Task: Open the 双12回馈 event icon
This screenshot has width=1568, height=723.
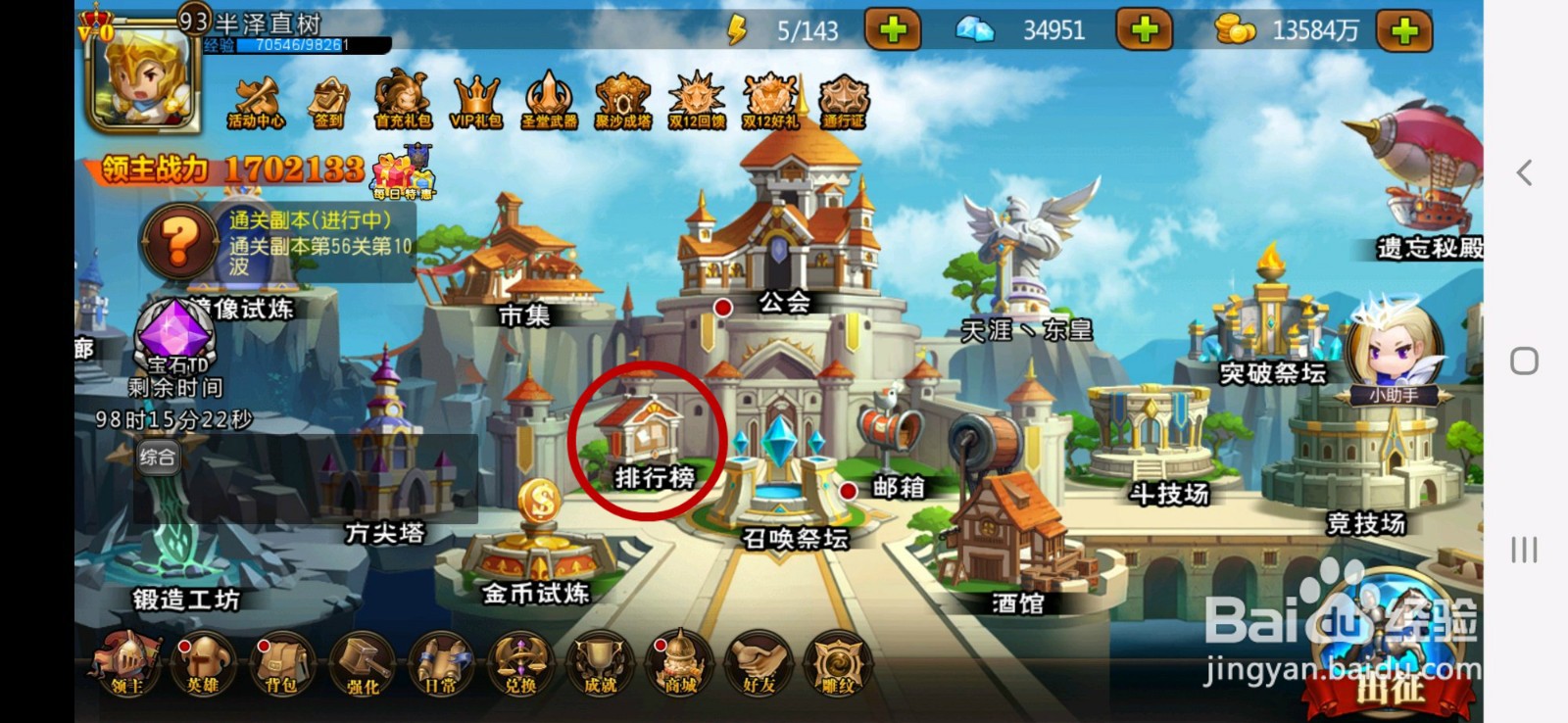Action: (696, 98)
